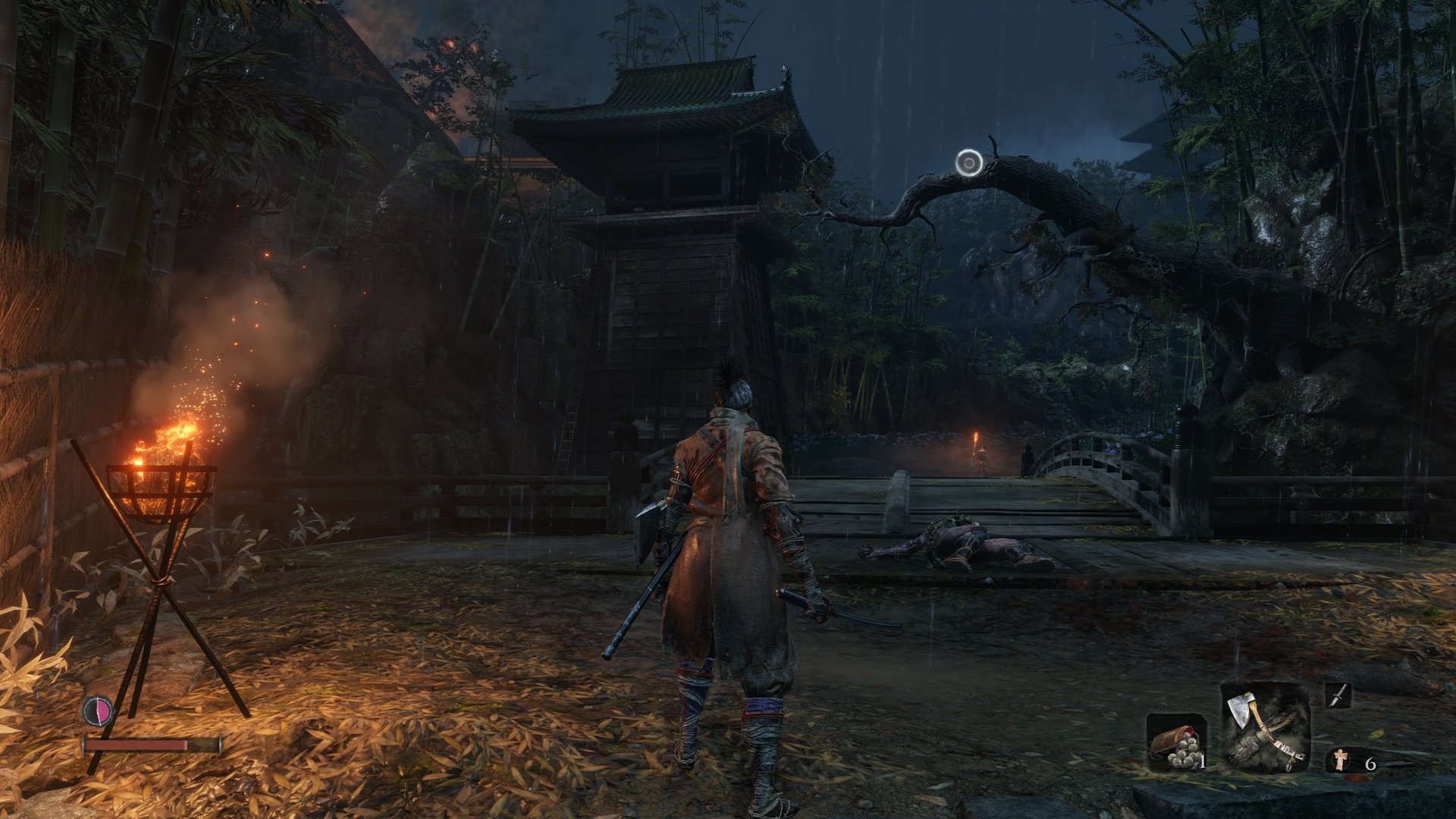Click the small sword combat art icon

point(1338,695)
